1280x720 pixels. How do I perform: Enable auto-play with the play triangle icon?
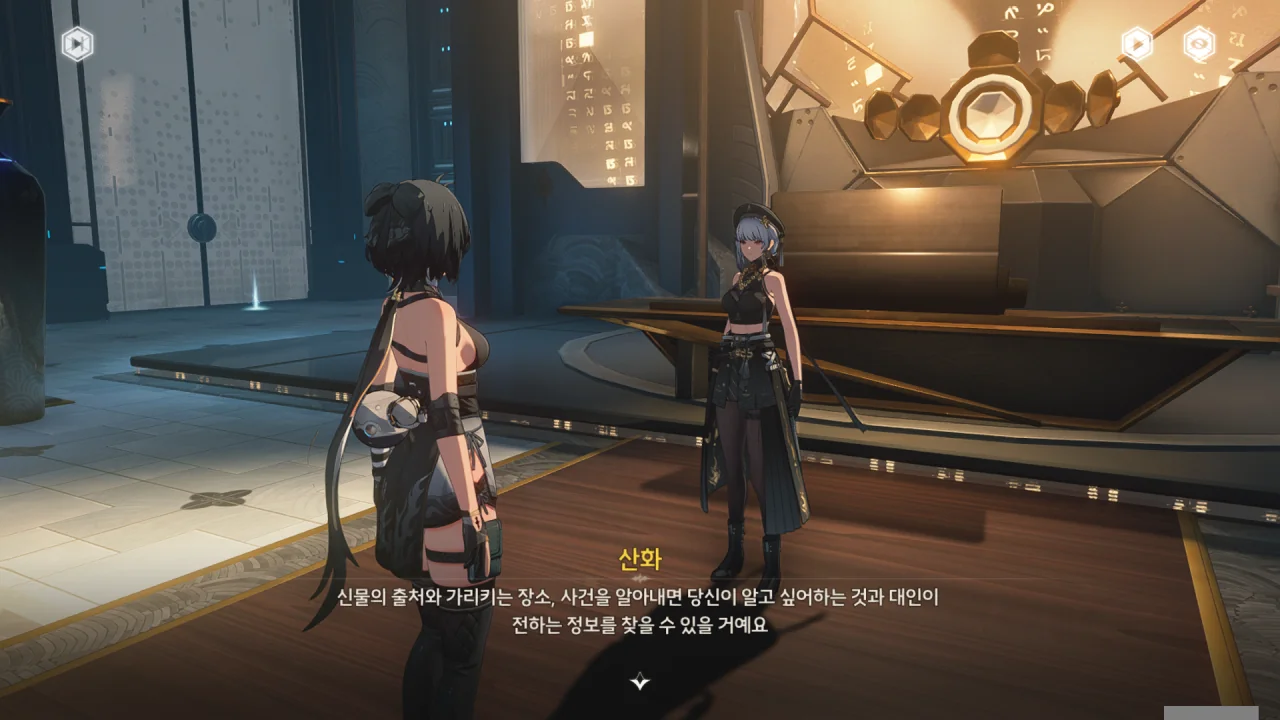(x=1136, y=44)
